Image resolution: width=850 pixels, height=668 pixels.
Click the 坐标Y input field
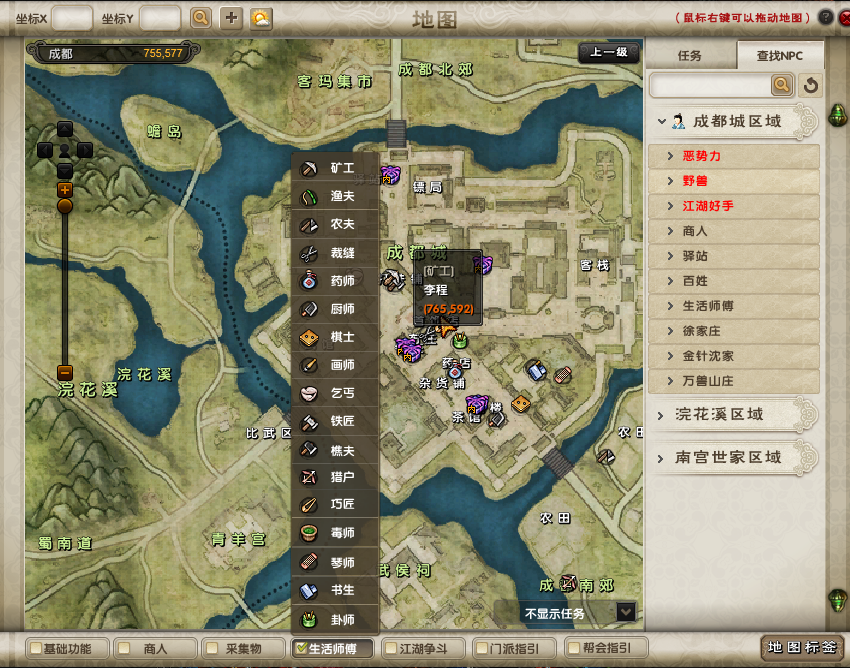[160, 18]
